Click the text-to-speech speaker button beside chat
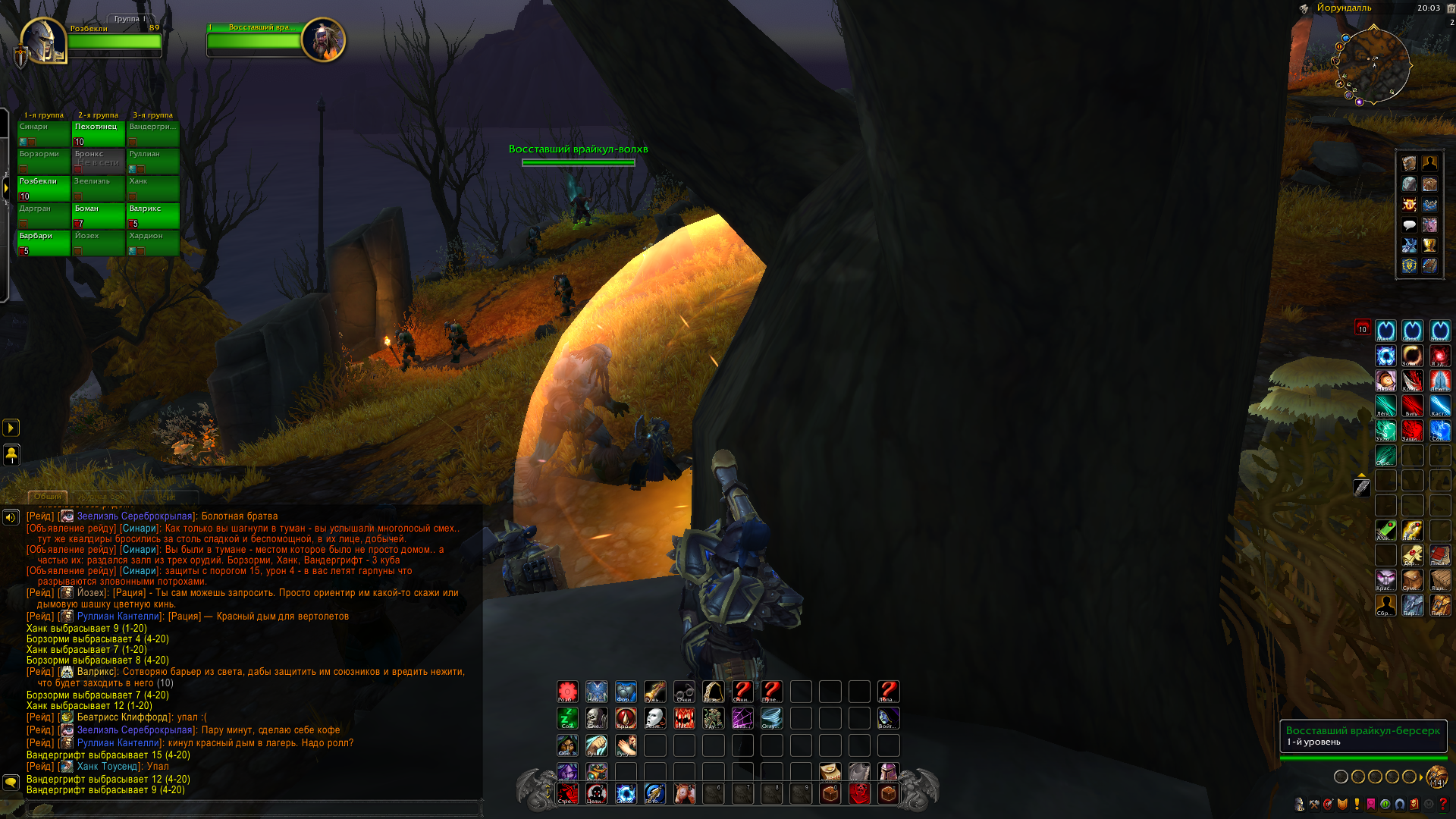1456x819 pixels. (x=11, y=517)
